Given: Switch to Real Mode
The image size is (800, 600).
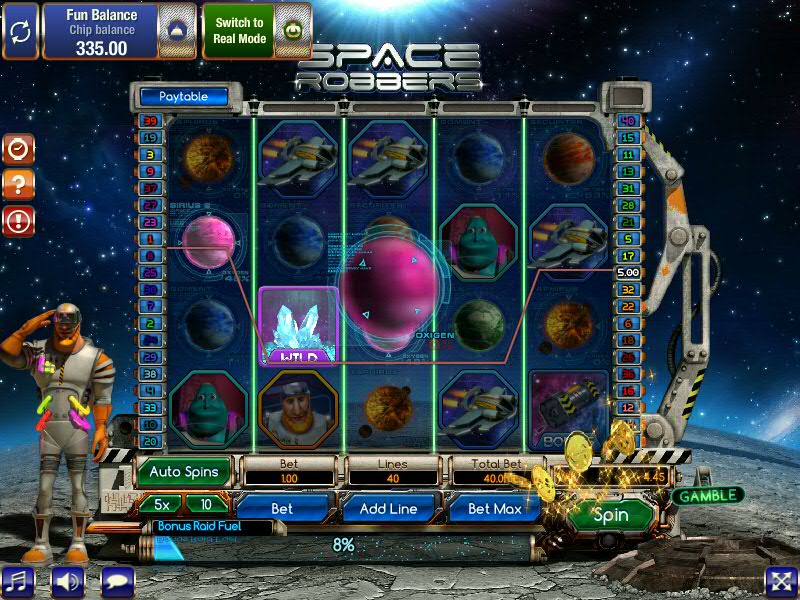Looking at the screenshot, I should [240, 30].
